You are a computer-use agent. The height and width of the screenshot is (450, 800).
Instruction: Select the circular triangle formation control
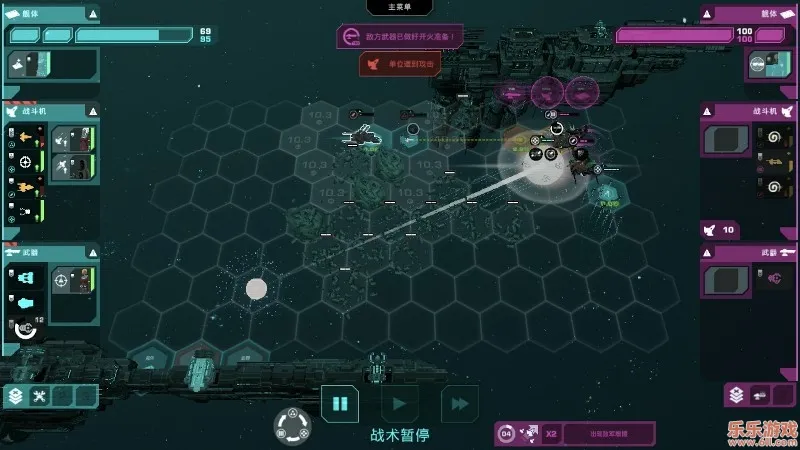[292, 425]
